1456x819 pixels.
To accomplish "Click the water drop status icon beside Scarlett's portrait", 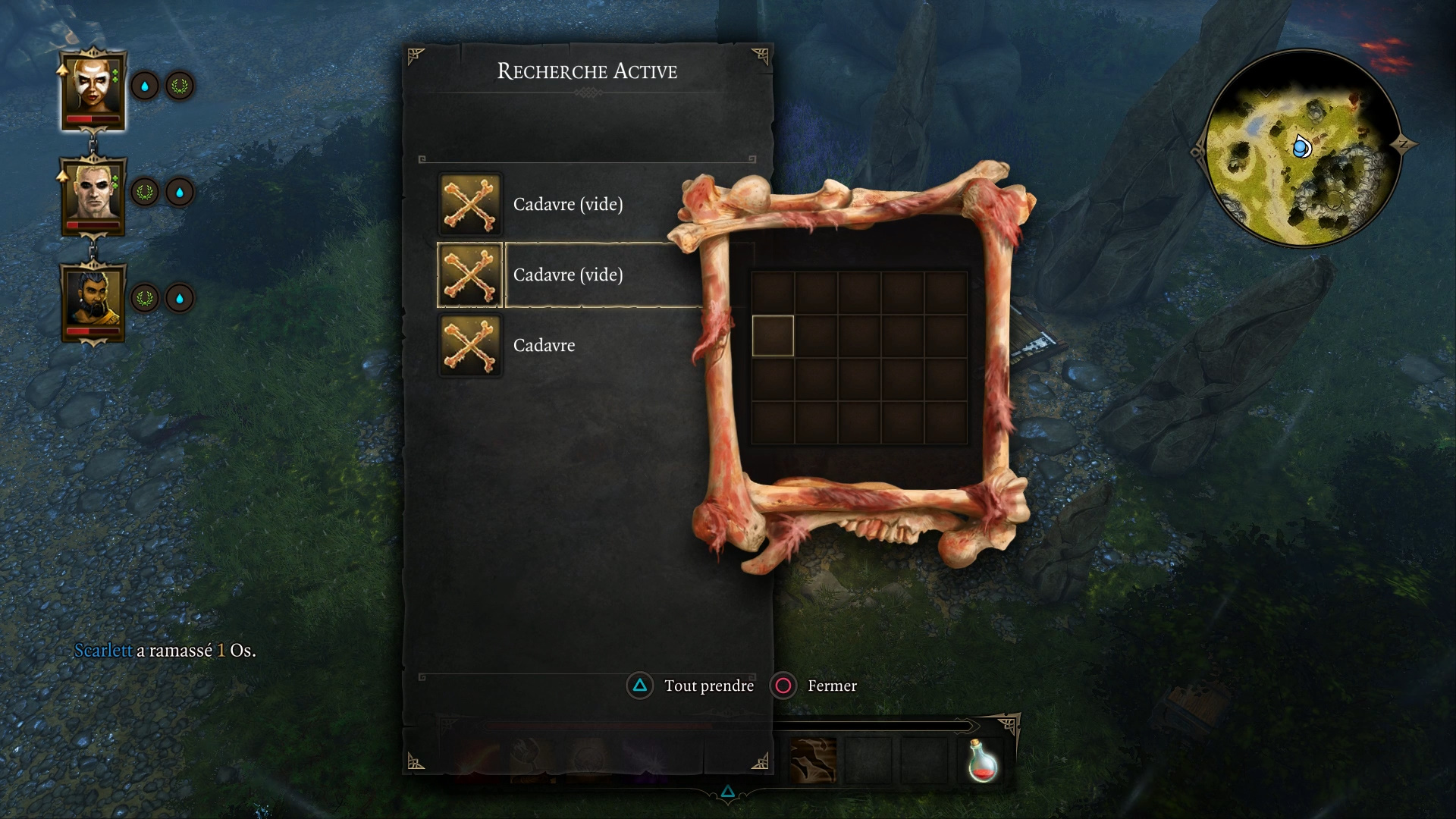I will [146, 86].
